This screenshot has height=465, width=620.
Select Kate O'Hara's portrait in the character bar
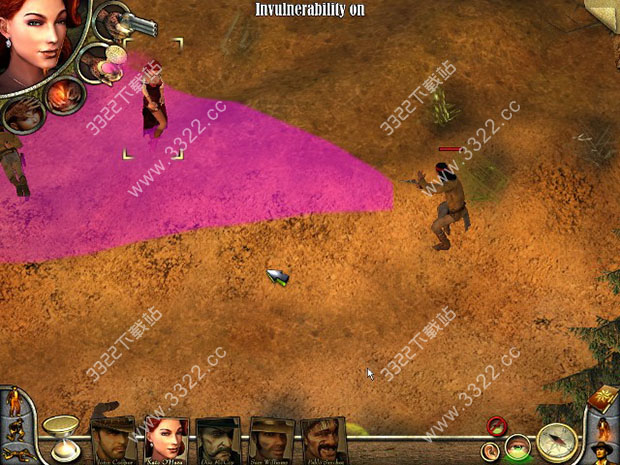pyautogui.click(x=165, y=437)
